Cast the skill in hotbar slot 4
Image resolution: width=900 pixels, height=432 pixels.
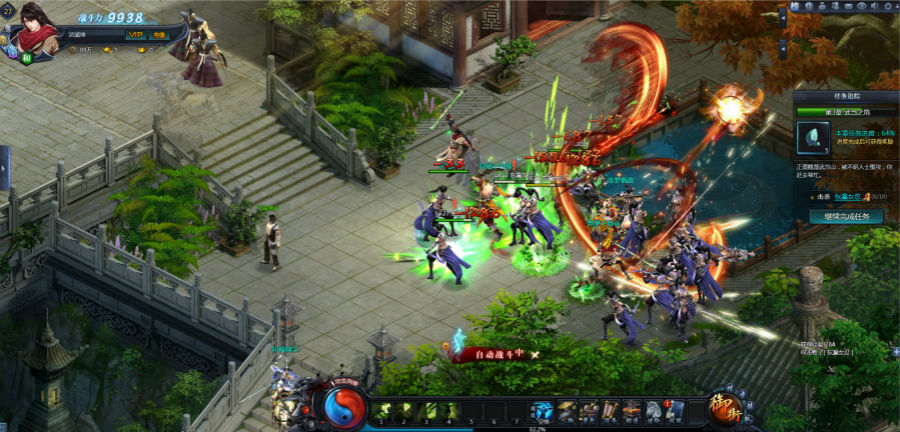coord(451,409)
